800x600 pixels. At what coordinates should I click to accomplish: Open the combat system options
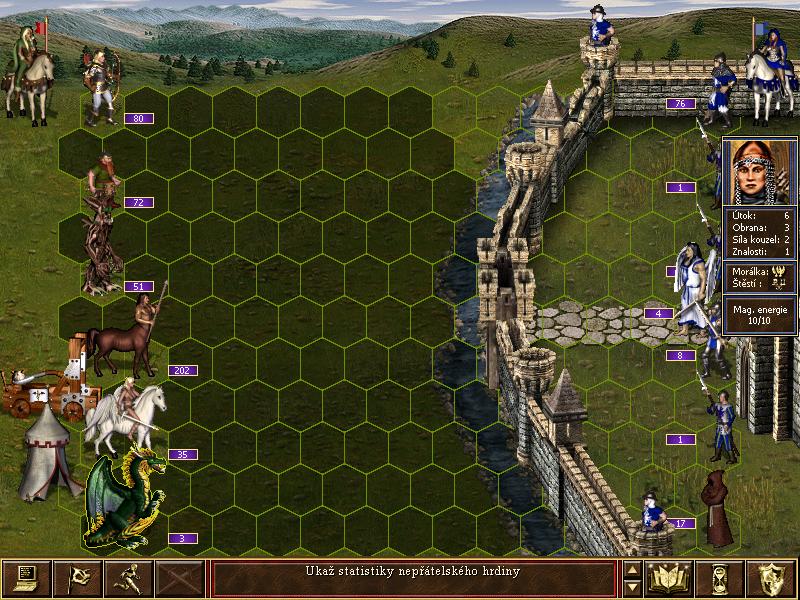[x=26, y=578]
